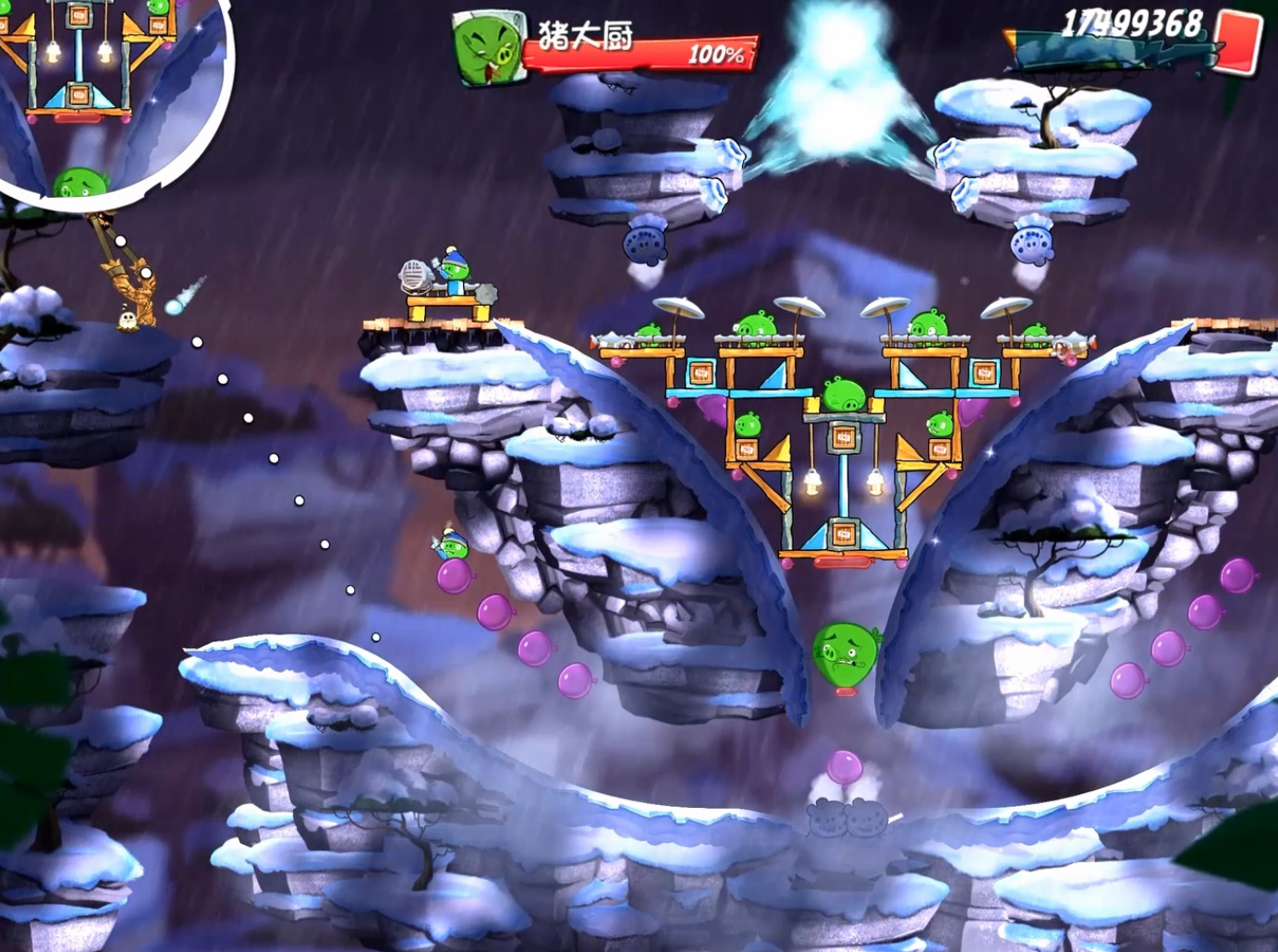Tap the red bird card
This screenshot has width=1278, height=952.
click(1238, 41)
